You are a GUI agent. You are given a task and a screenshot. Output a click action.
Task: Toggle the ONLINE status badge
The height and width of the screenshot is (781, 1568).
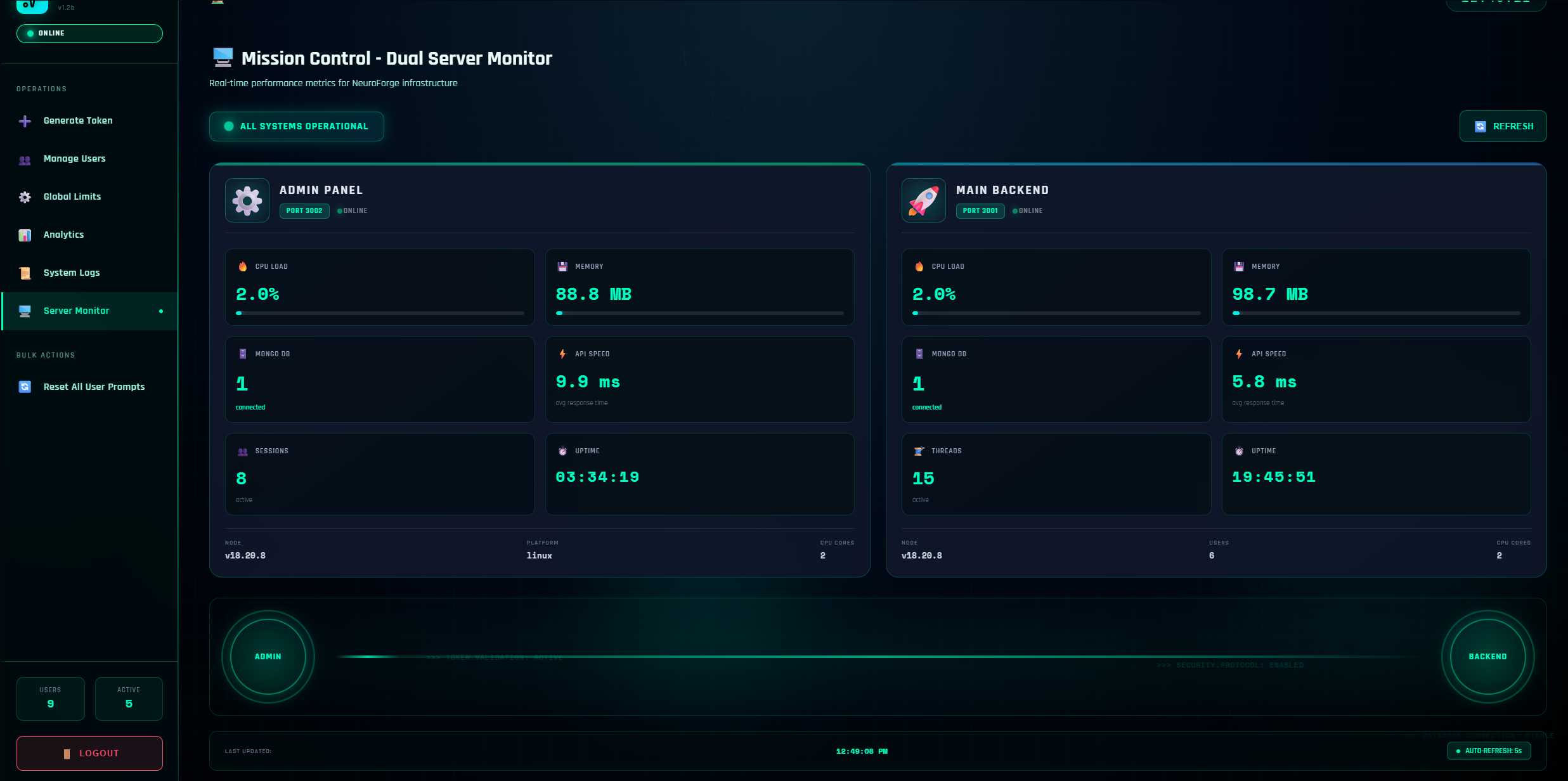coord(89,33)
